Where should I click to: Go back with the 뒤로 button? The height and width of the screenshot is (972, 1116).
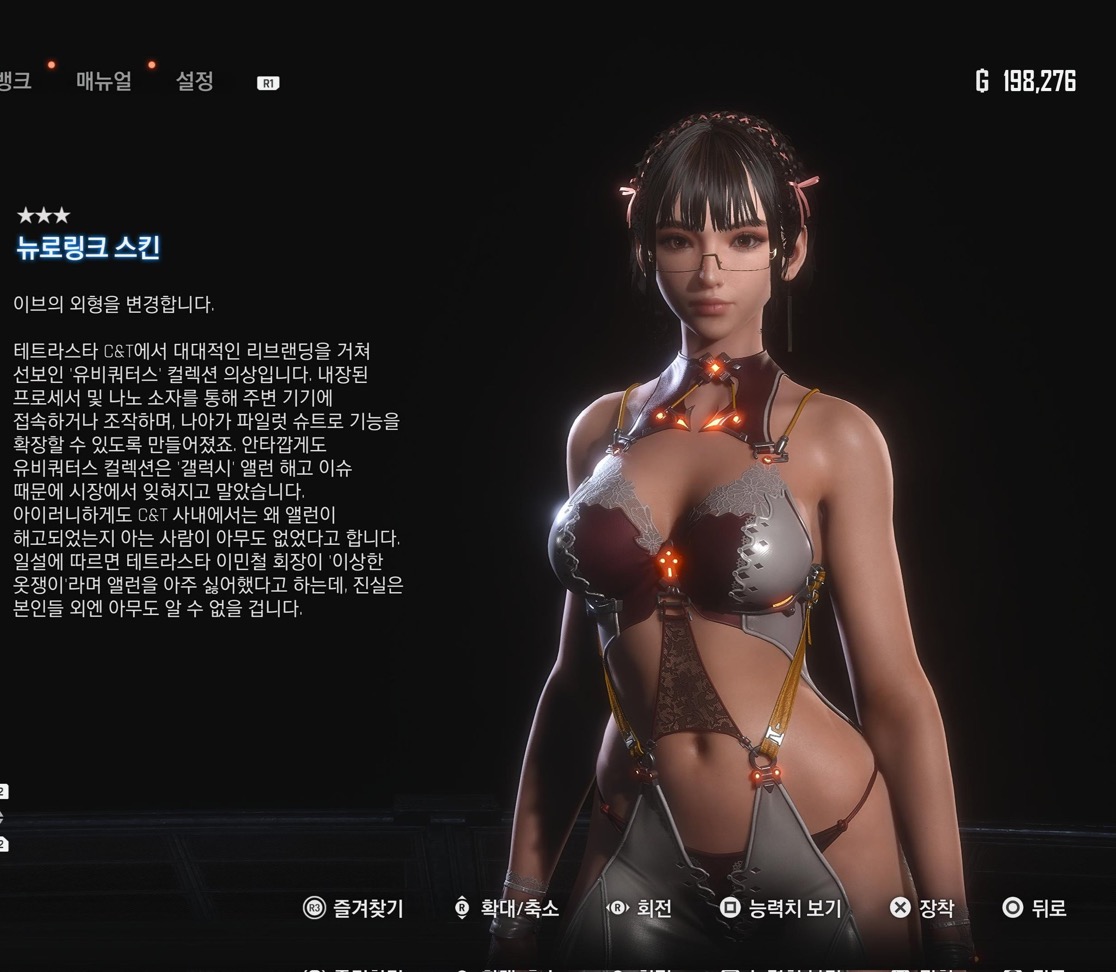click(x=1035, y=908)
